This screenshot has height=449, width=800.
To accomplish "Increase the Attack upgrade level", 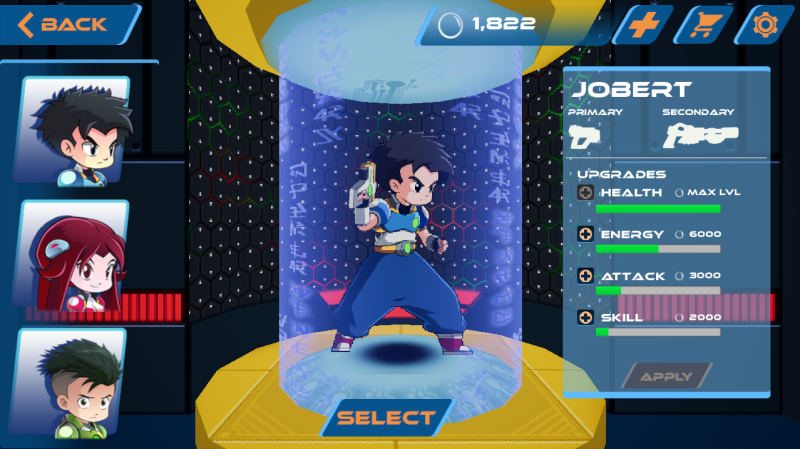I will click(x=585, y=275).
